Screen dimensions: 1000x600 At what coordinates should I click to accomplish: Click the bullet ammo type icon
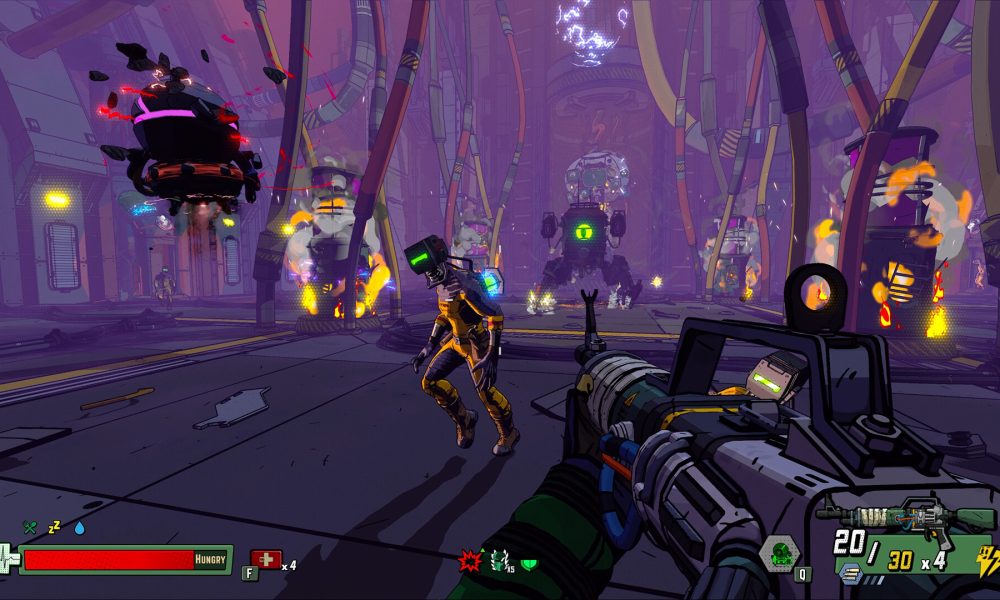point(850,572)
